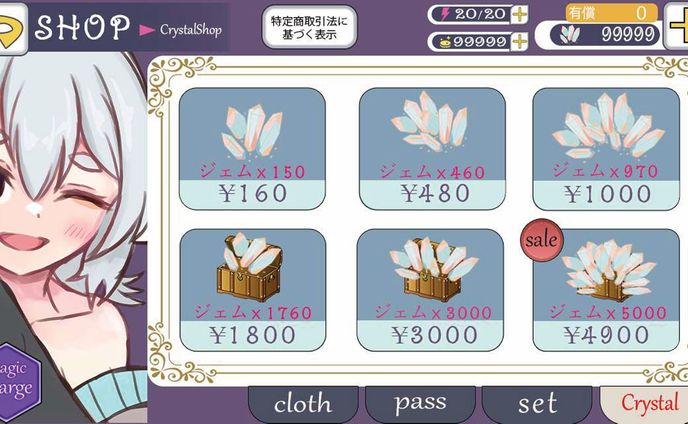688x424 pixels.
Task: Select the 3000 gem chest for ¥3000
Action: point(431,289)
